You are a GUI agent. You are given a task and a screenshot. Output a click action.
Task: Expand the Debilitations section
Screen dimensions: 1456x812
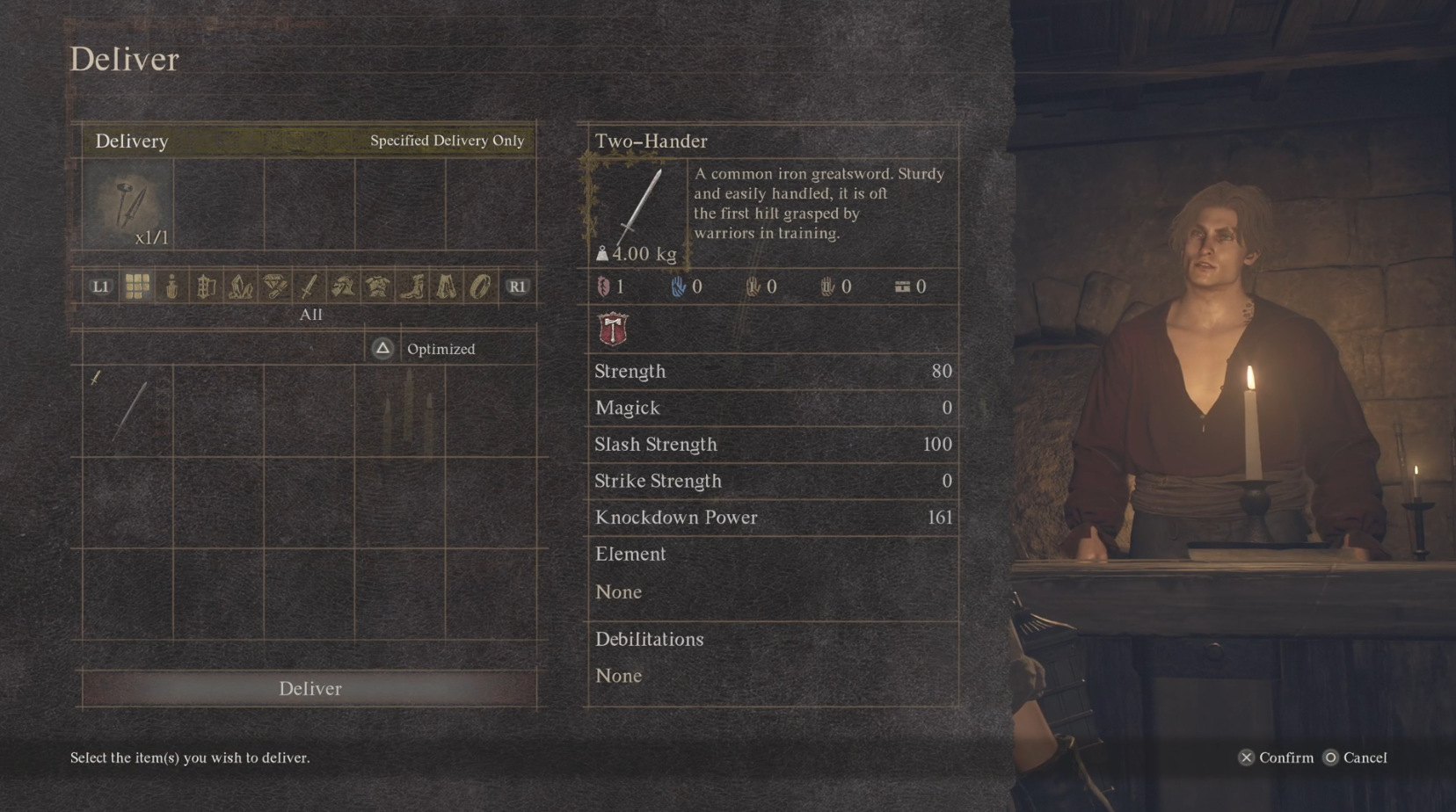649,639
